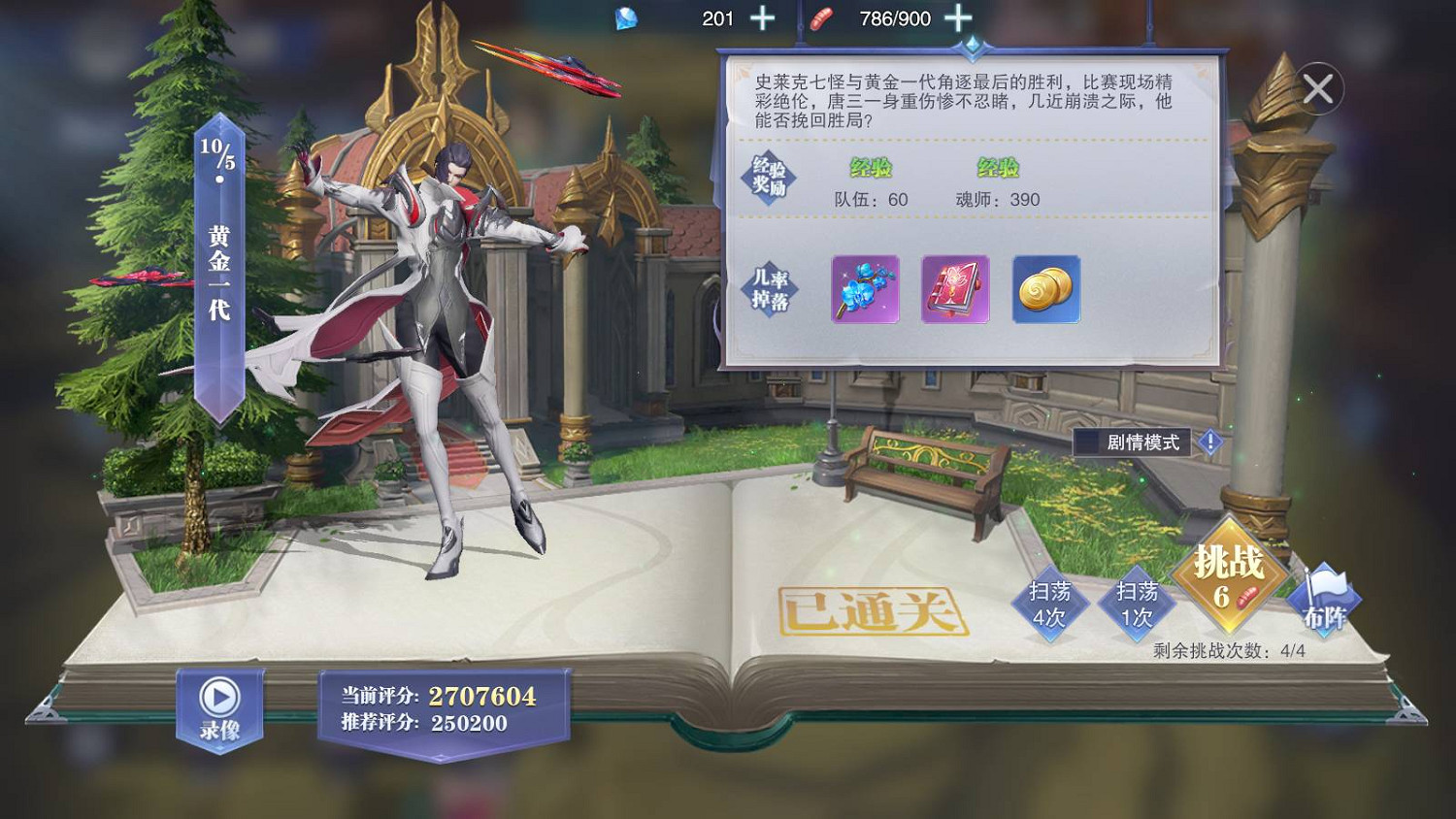Close the stage detail window
Screen dimensions: 1456x819
tap(1317, 88)
